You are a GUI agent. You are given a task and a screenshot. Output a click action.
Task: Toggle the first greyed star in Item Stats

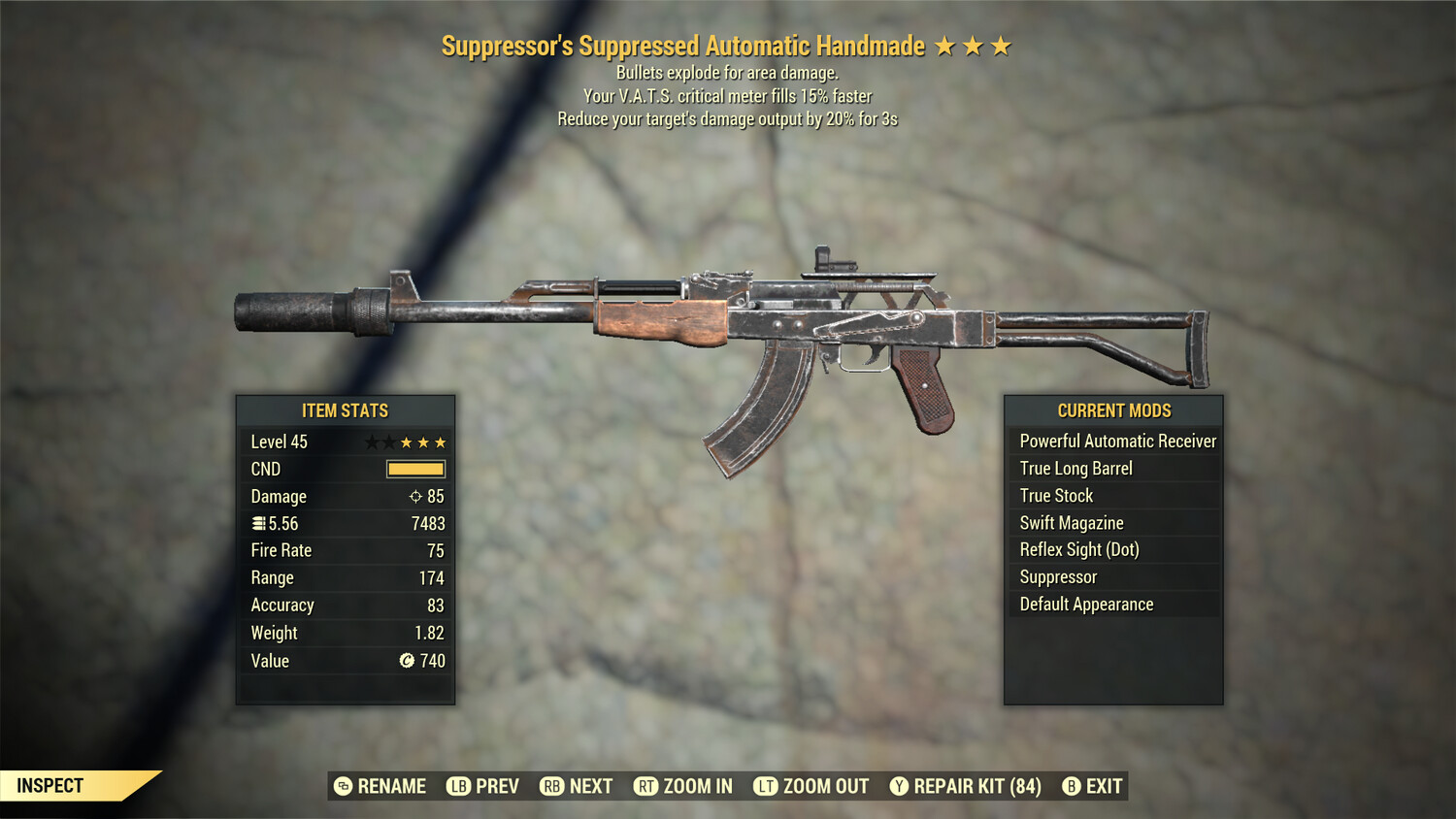[x=371, y=442]
